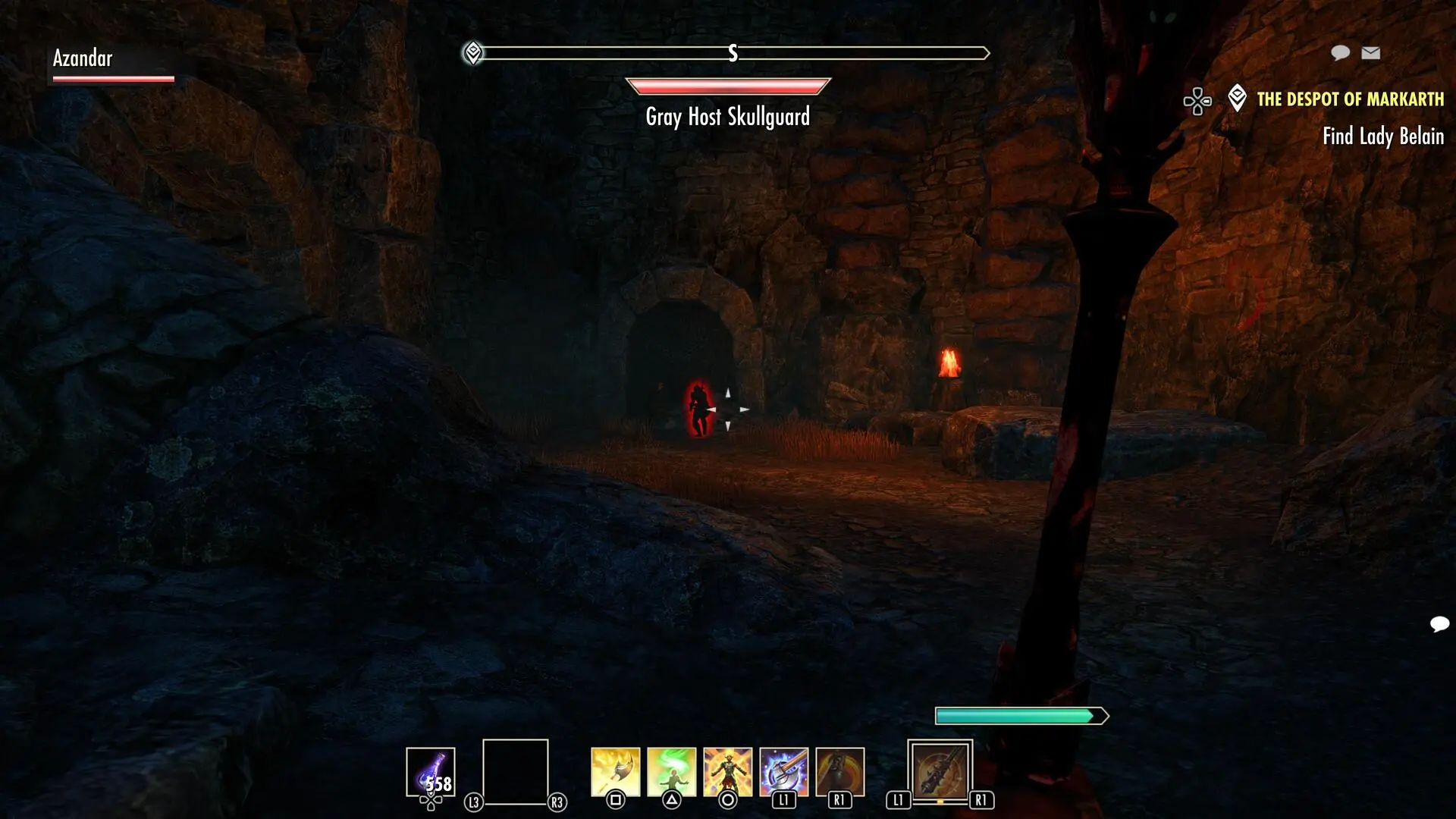Open the text chat bubble at right edge
1456x819 pixels.
1439,624
